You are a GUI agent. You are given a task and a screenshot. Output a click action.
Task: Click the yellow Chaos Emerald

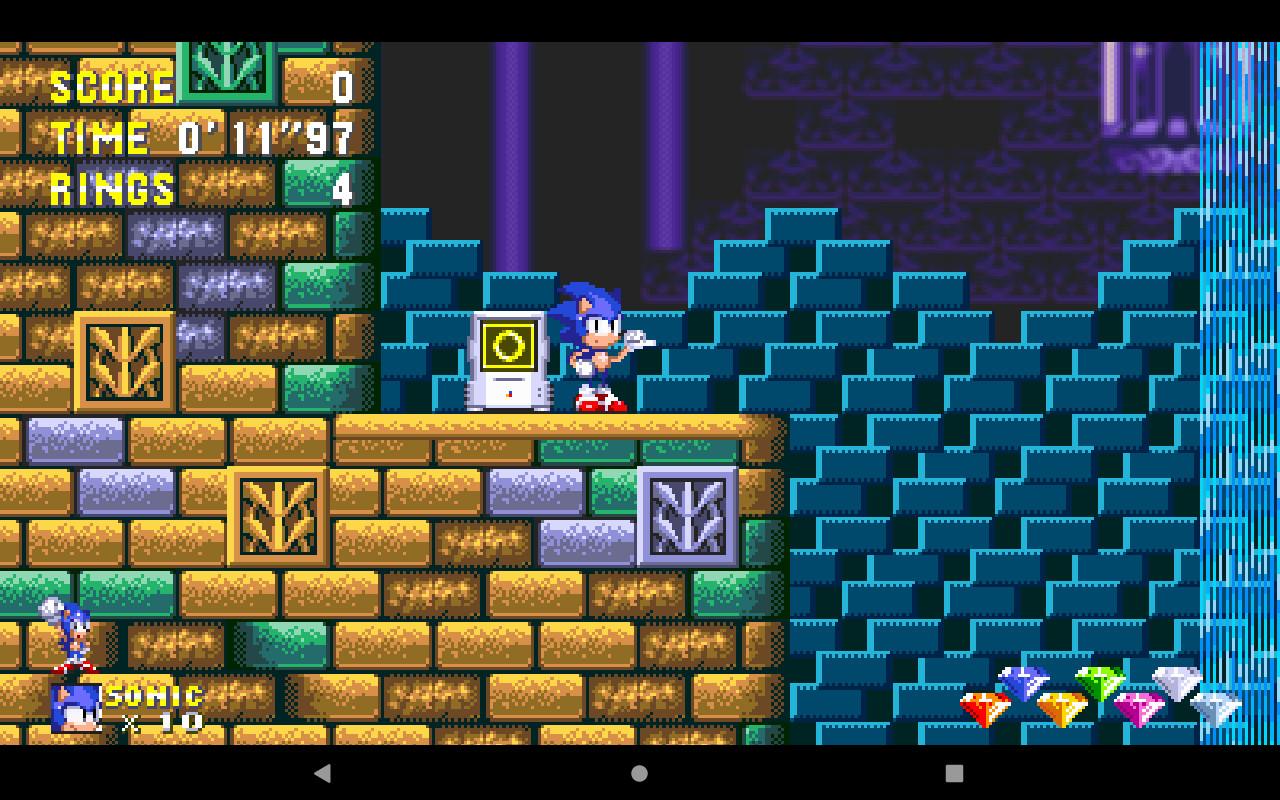(x=1062, y=710)
